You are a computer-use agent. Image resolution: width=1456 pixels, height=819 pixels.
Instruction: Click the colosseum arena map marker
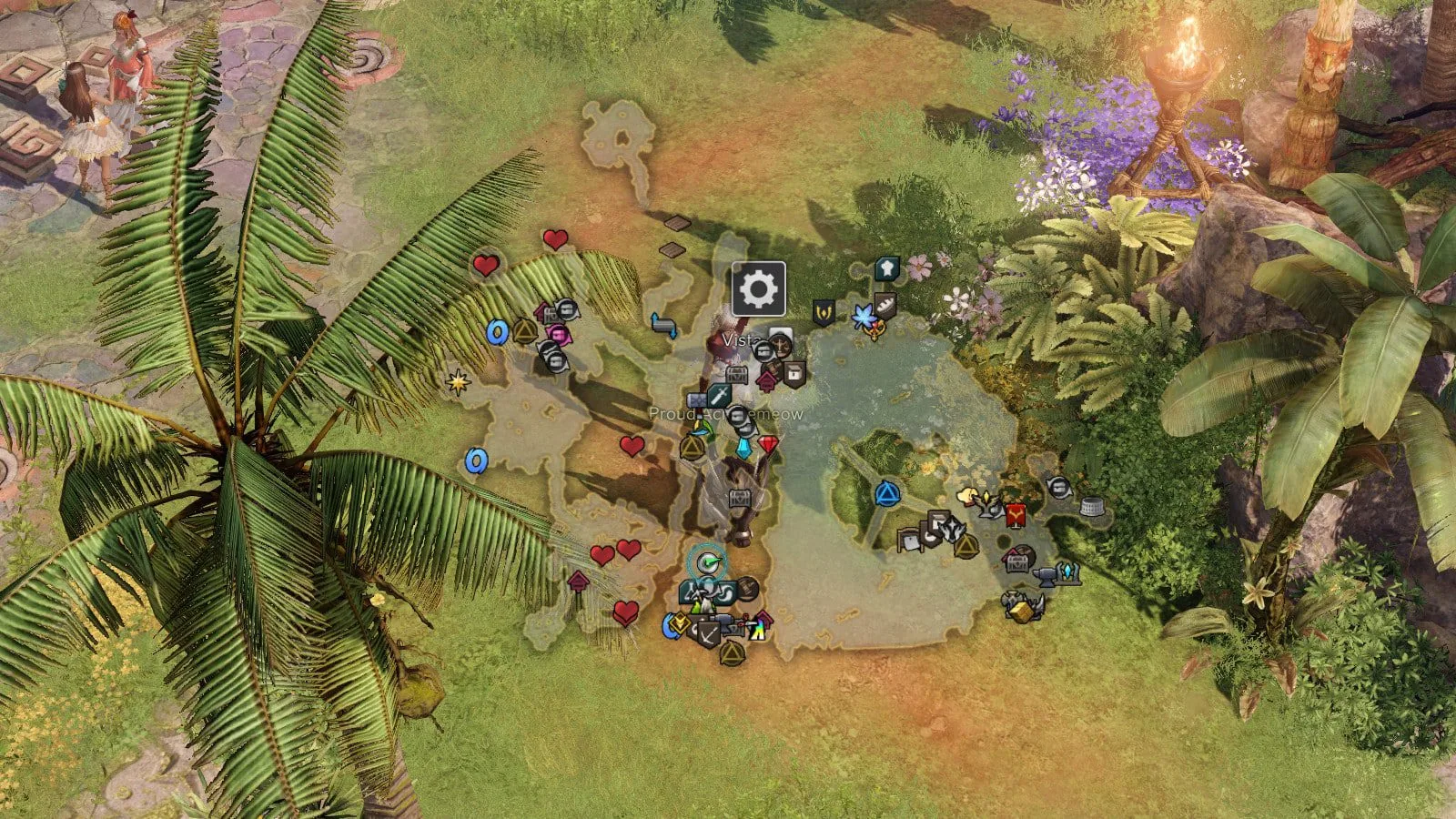click(1091, 506)
